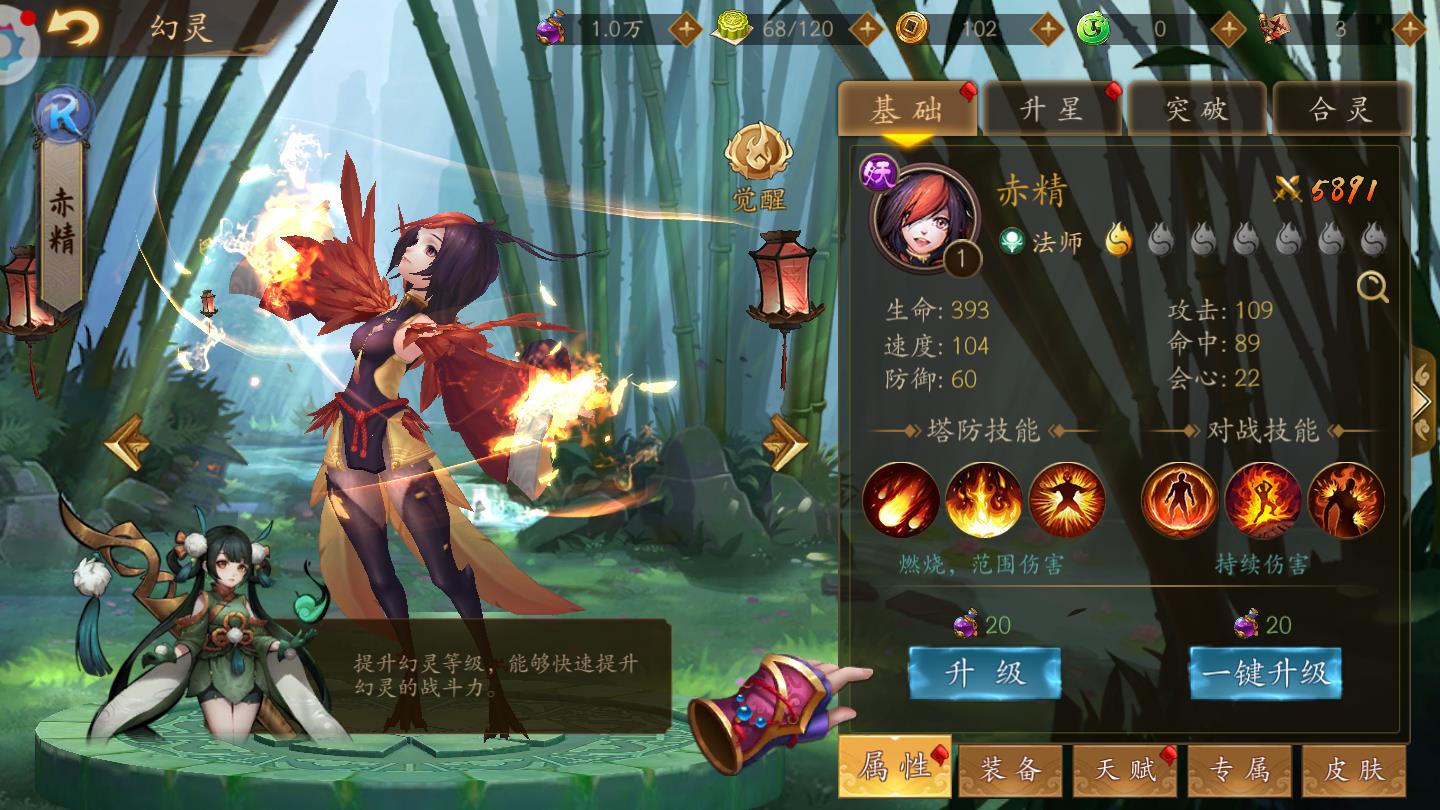The width and height of the screenshot is (1440, 810).
Task: Select the second flame skill under 塔防技能
Action: tap(983, 501)
